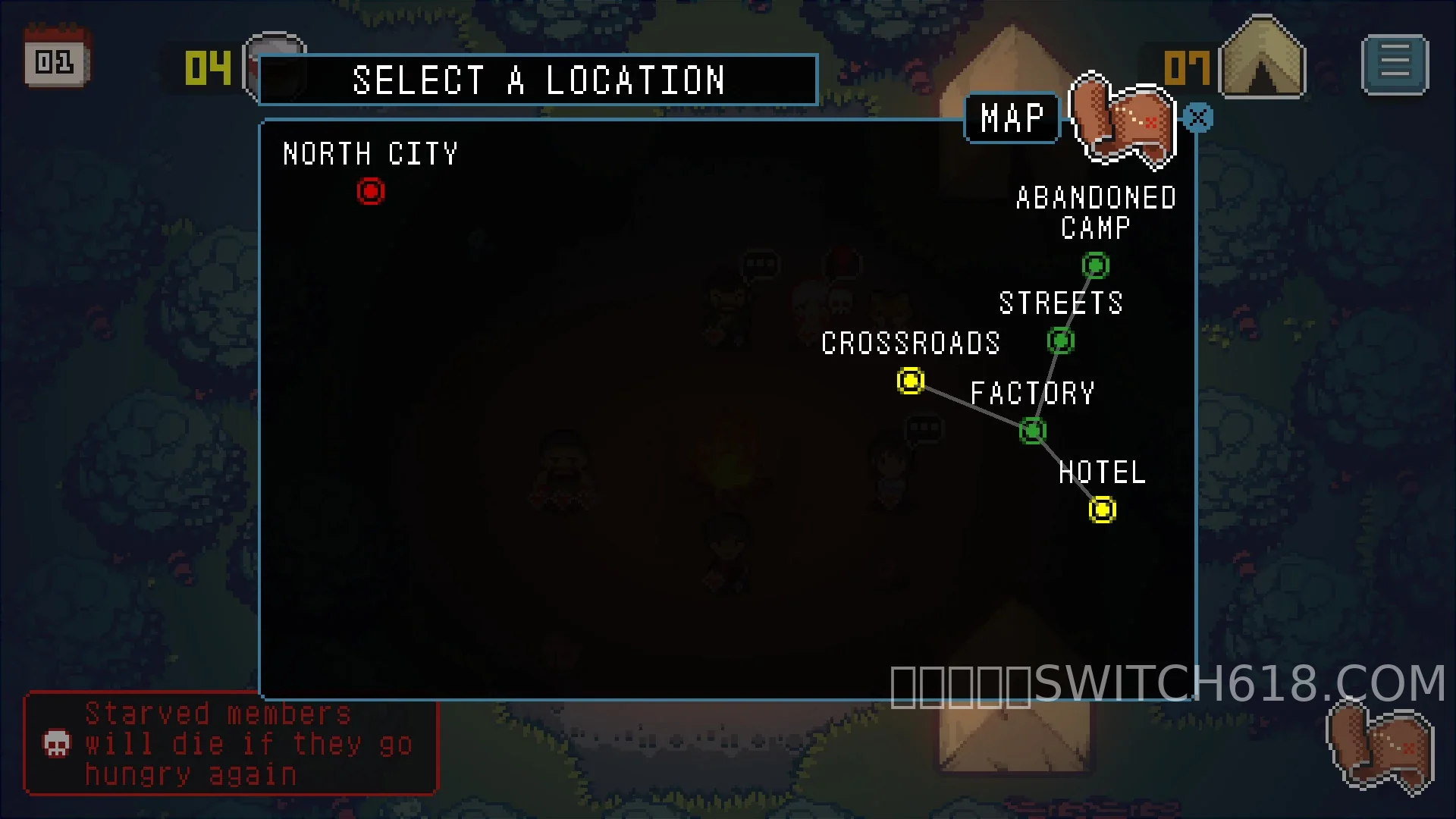Open the tent camp icon
The width and height of the screenshot is (1456, 819).
click(1262, 61)
